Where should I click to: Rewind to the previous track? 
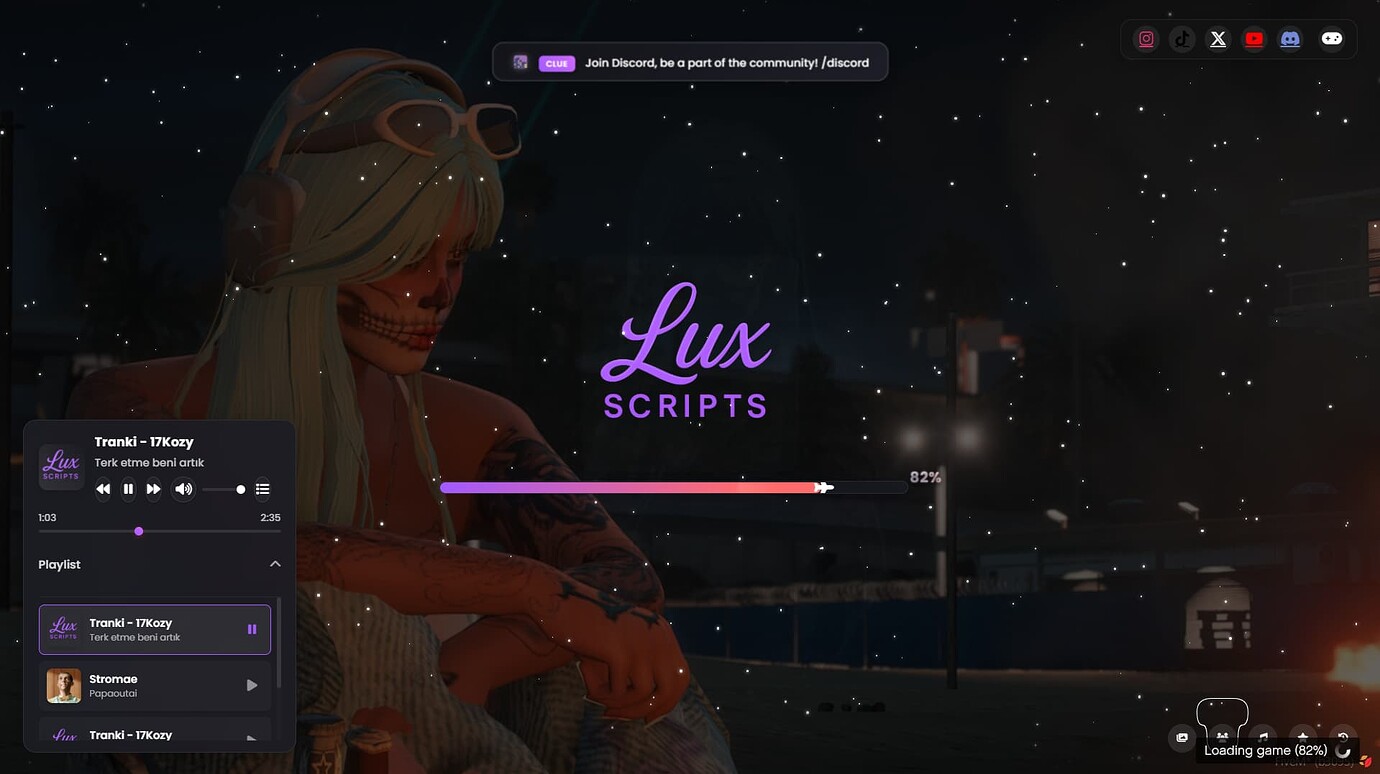pos(103,489)
